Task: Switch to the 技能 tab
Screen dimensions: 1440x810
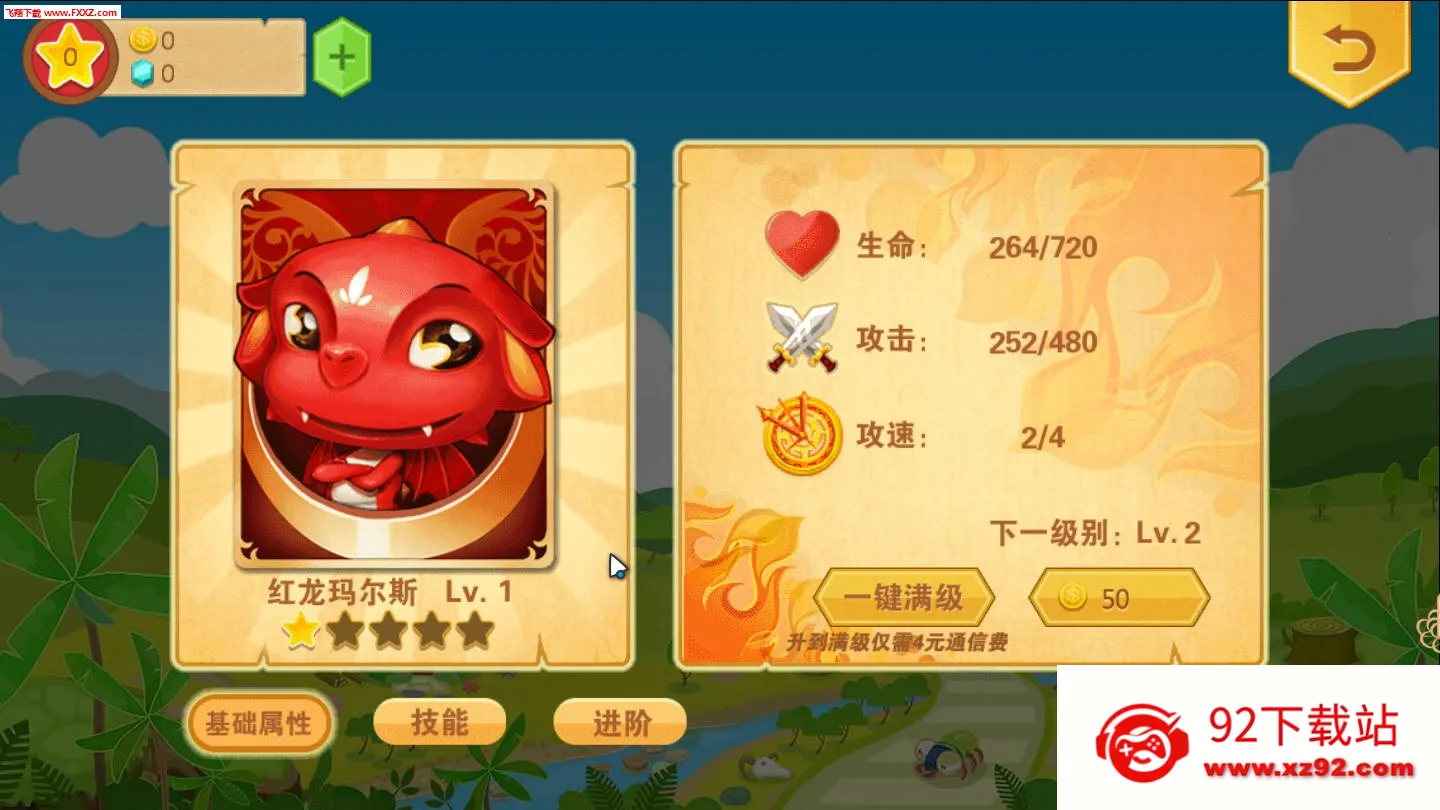Action: pos(438,722)
